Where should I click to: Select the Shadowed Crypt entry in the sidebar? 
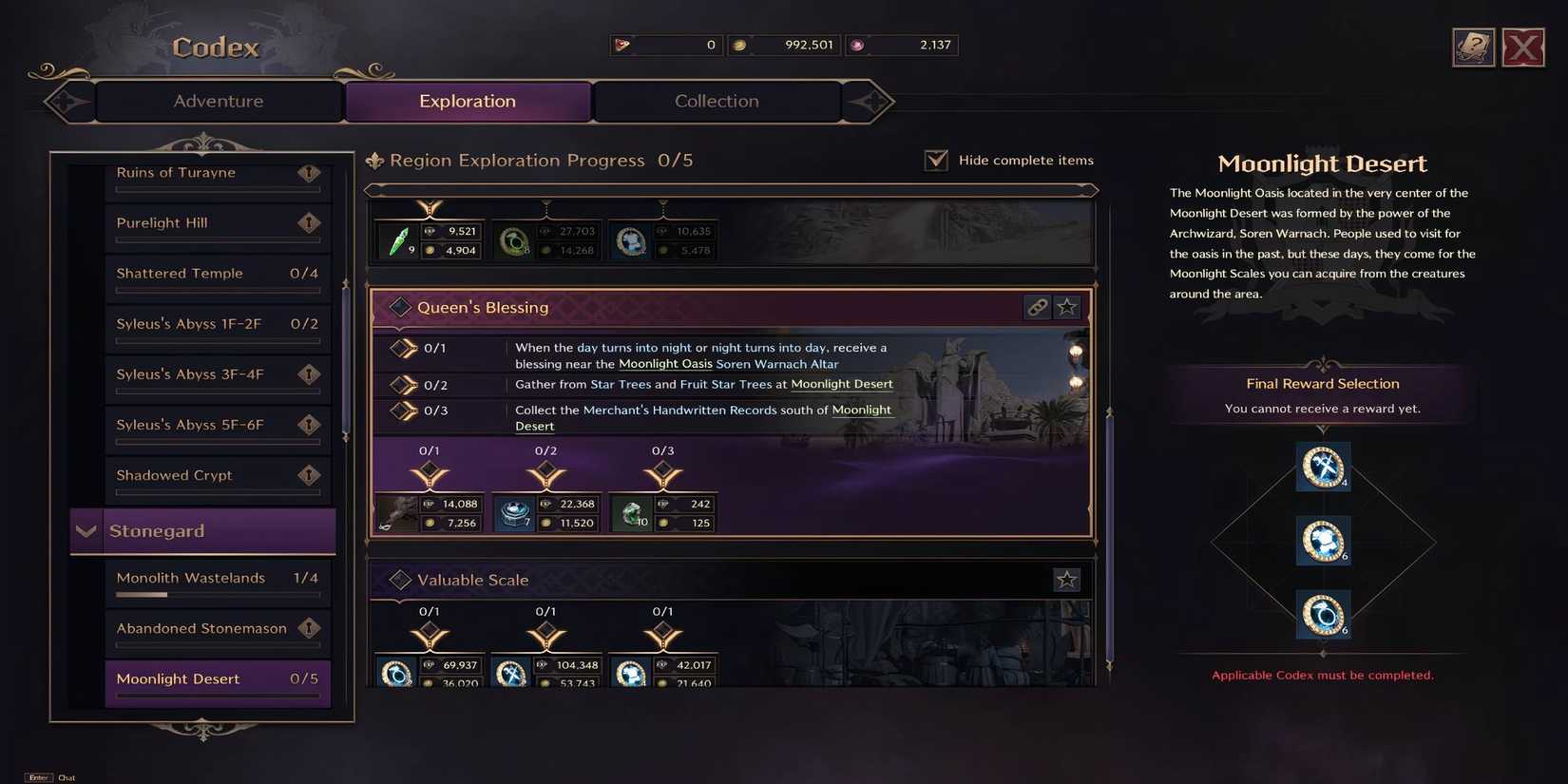[x=174, y=474]
